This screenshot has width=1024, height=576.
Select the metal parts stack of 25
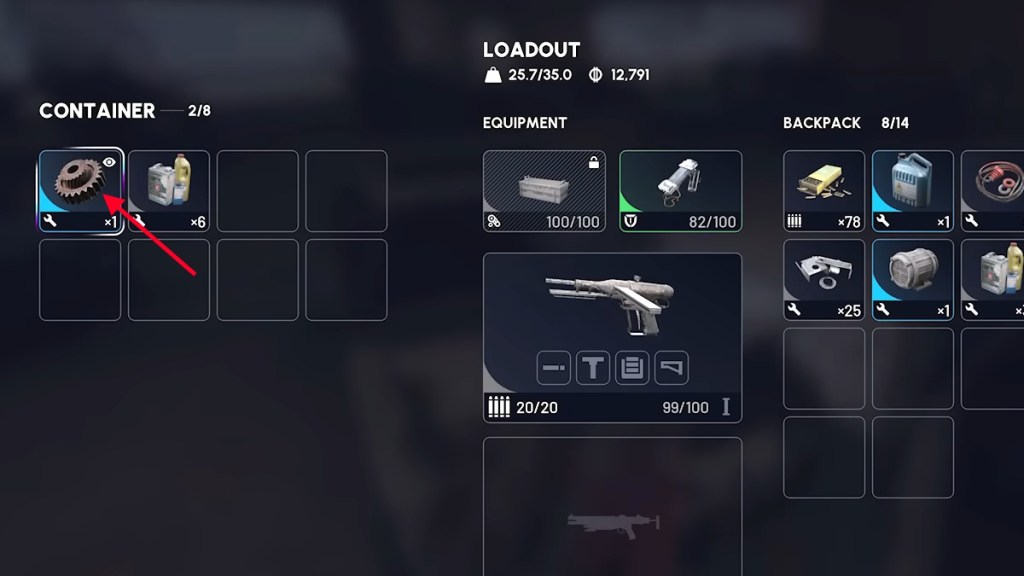(x=824, y=280)
